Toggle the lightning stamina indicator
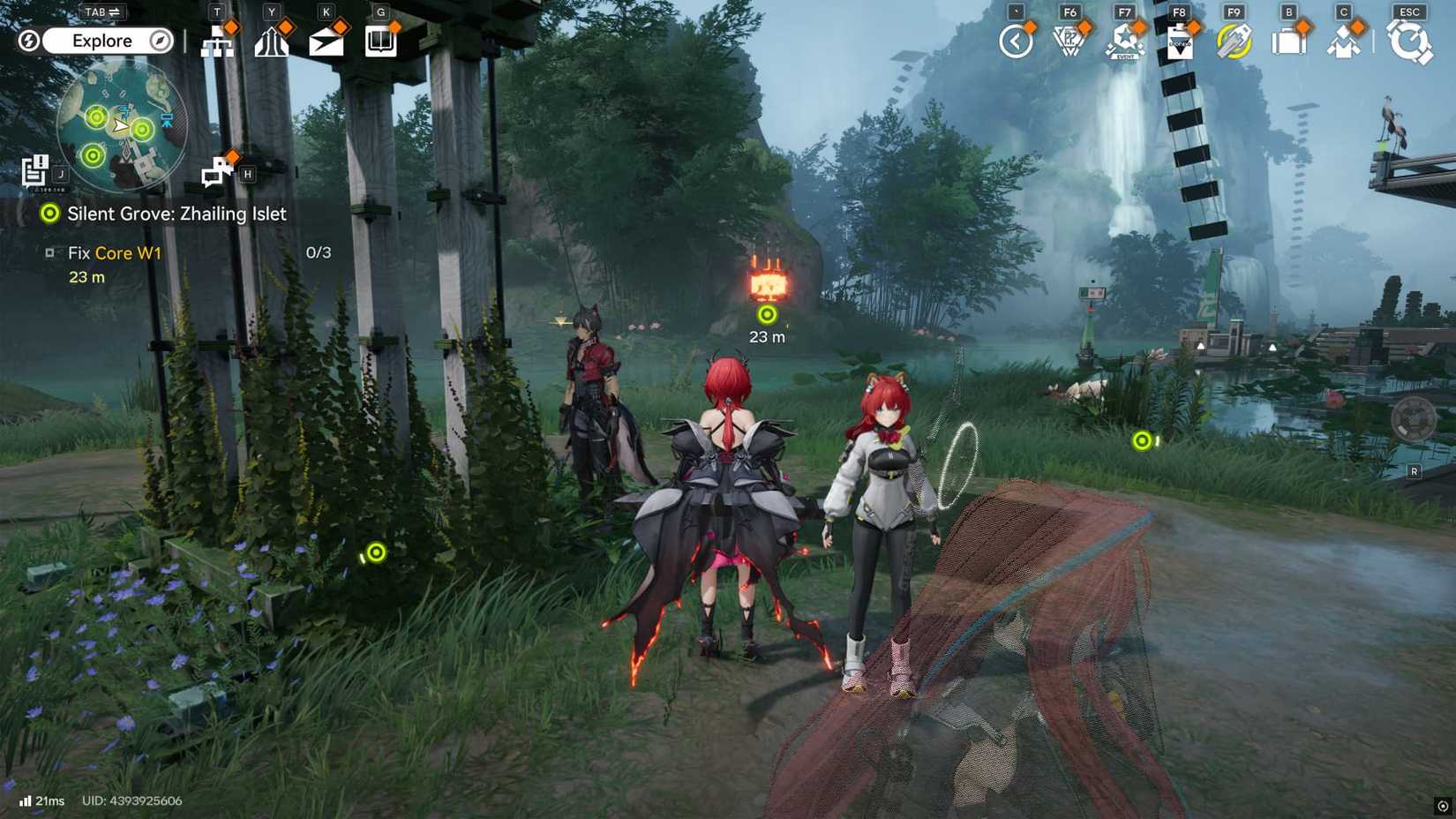 click(x=27, y=41)
